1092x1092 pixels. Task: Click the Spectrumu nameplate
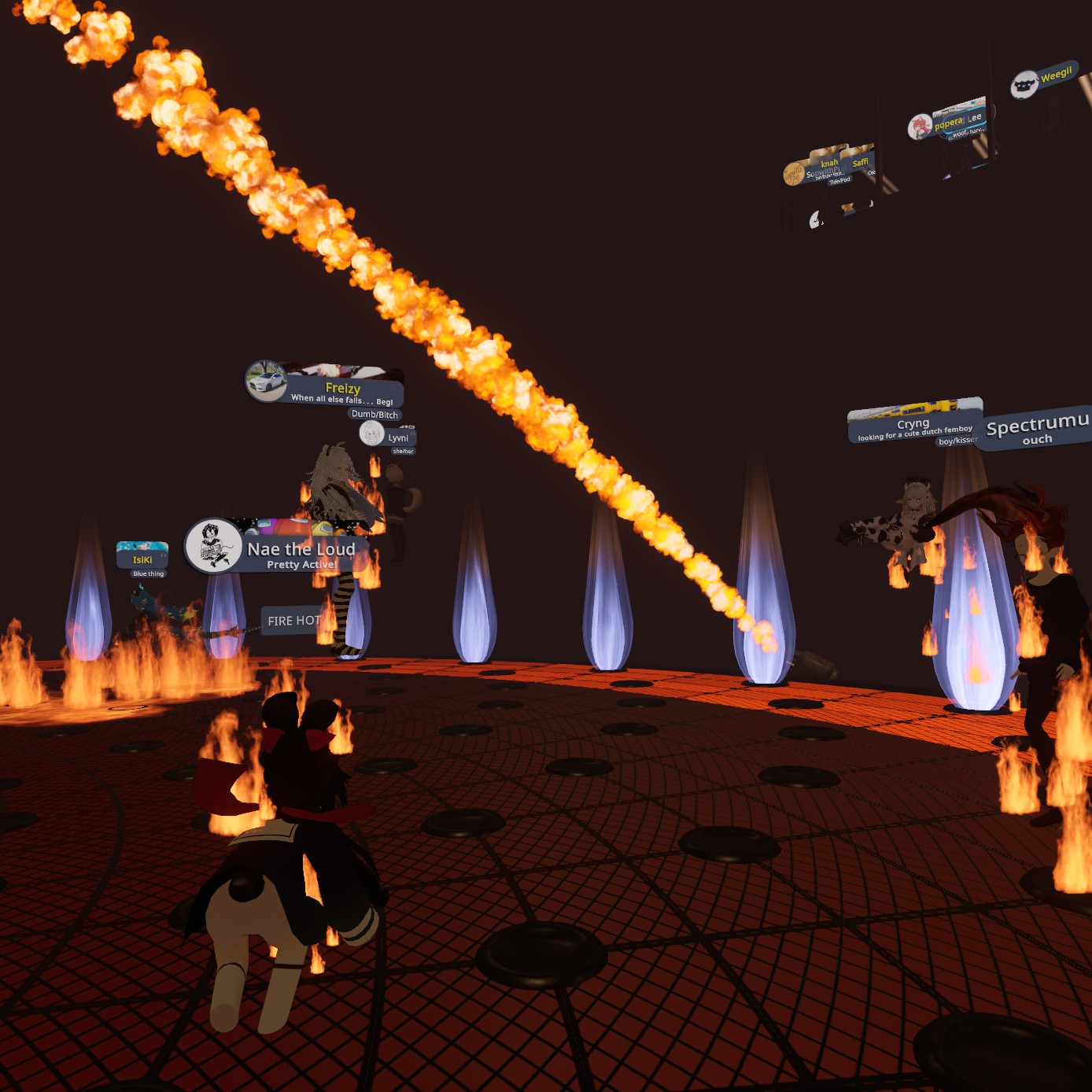click(x=1037, y=427)
